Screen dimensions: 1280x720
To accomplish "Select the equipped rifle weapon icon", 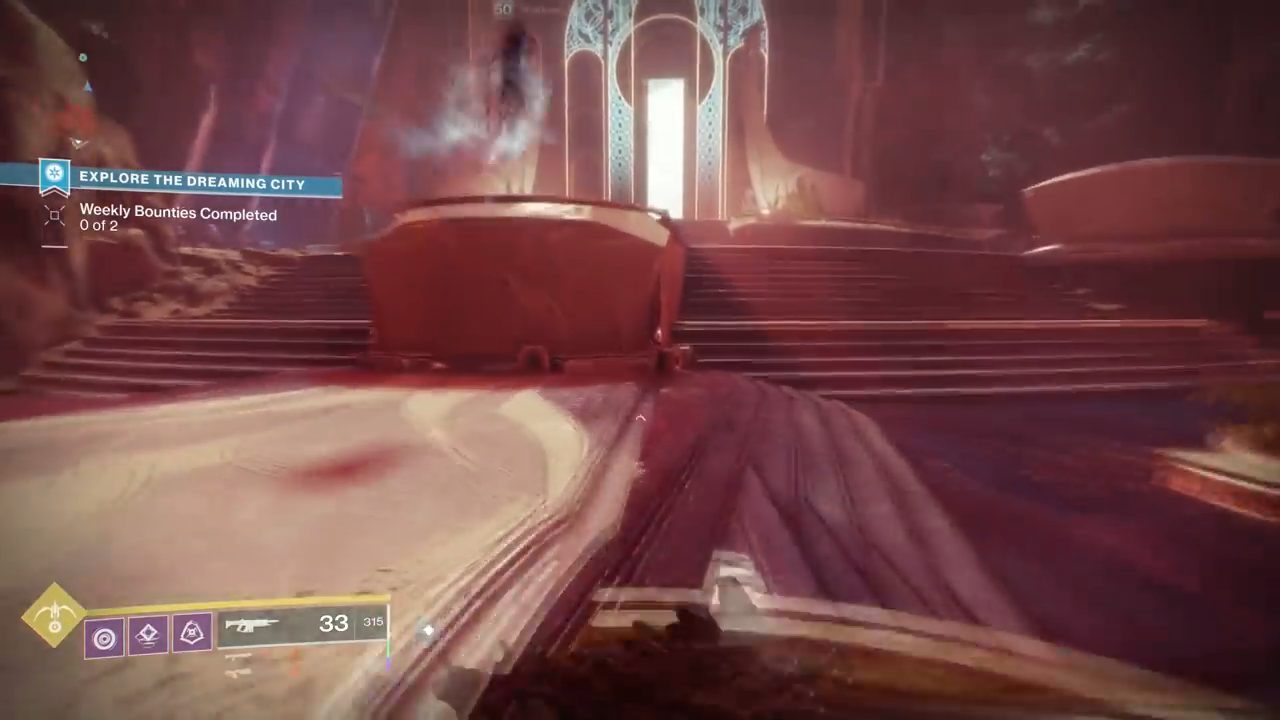I will coord(251,626).
